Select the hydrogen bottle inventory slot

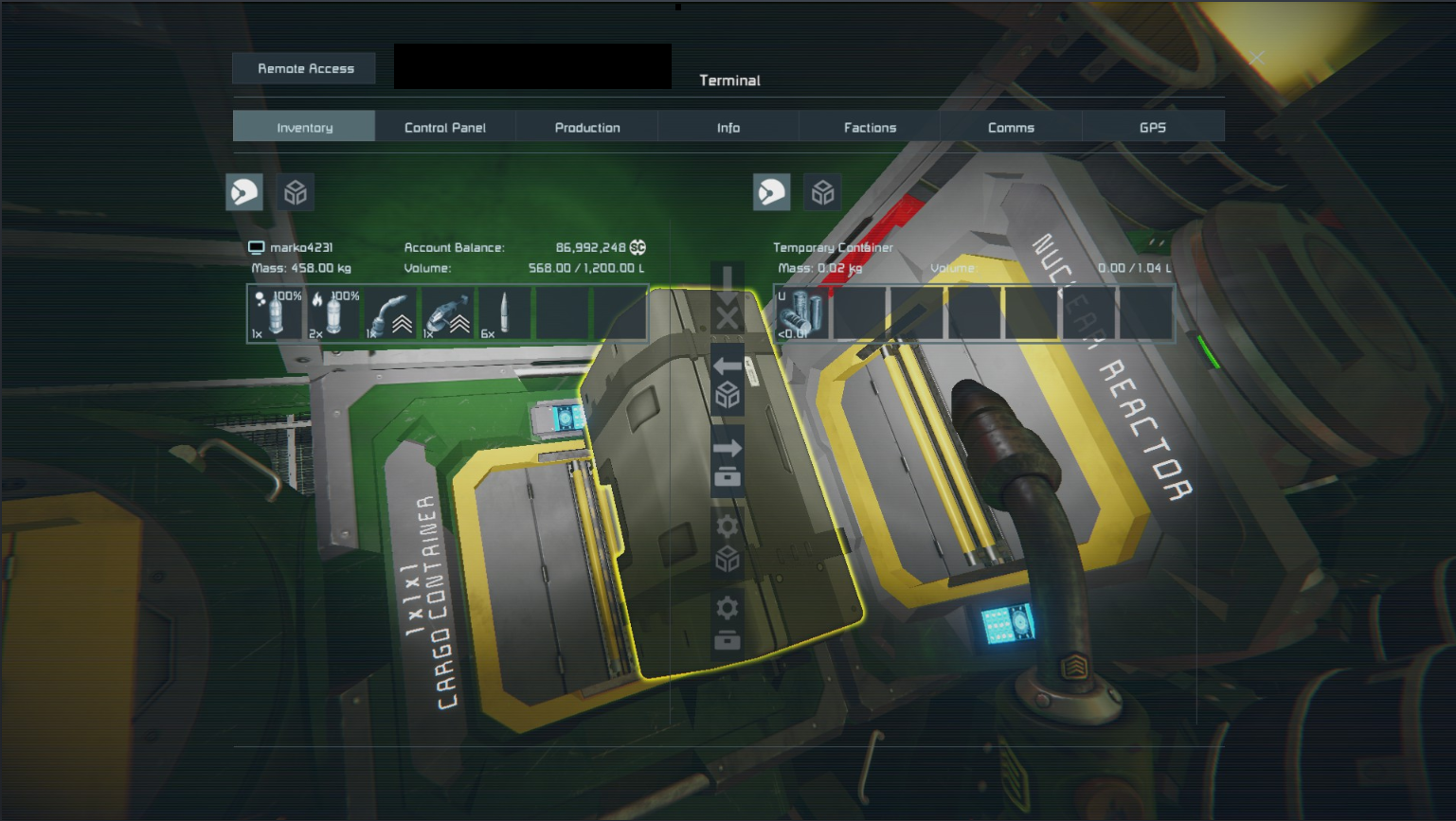pos(333,313)
